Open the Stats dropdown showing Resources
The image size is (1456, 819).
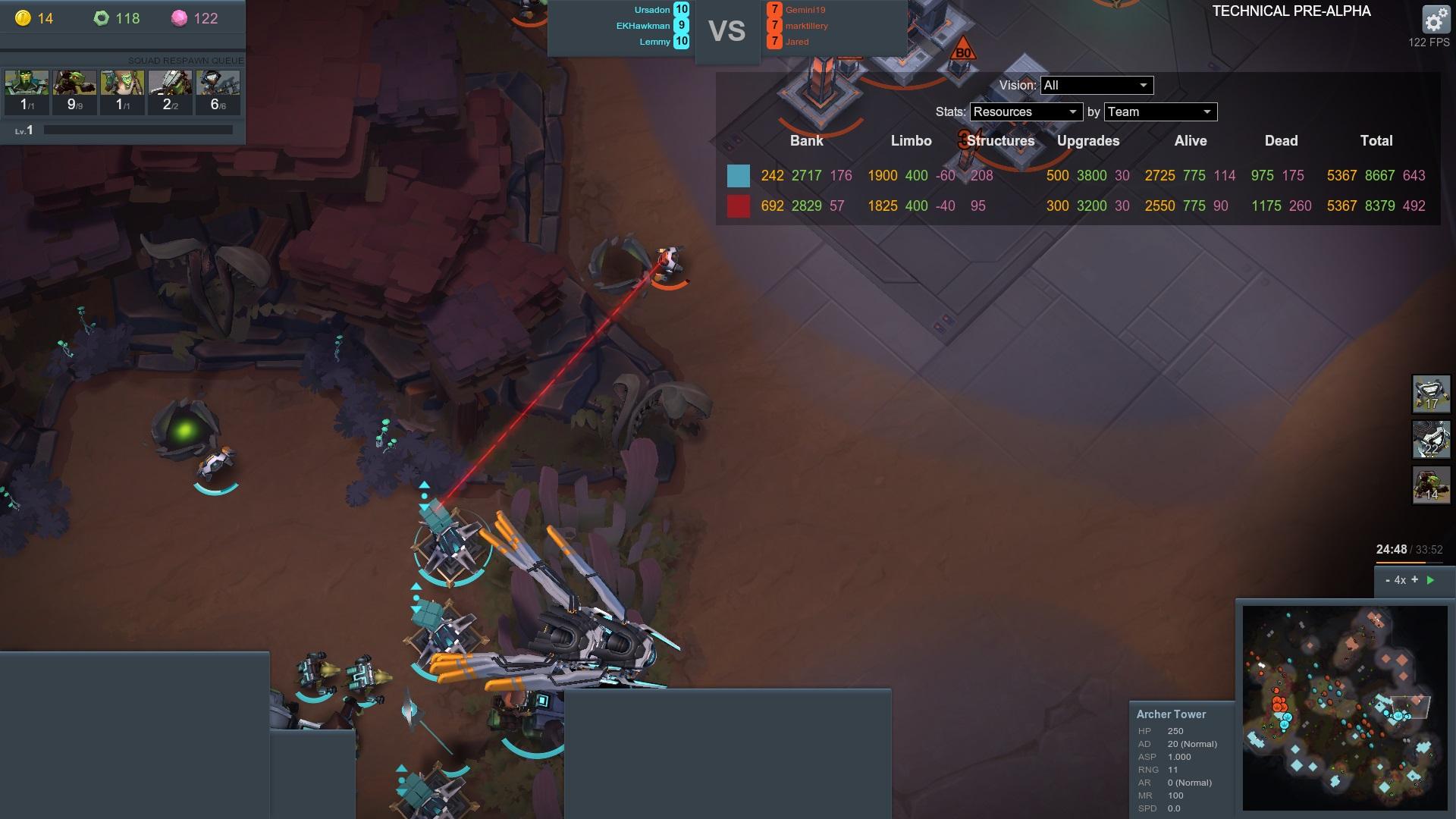pos(1025,112)
